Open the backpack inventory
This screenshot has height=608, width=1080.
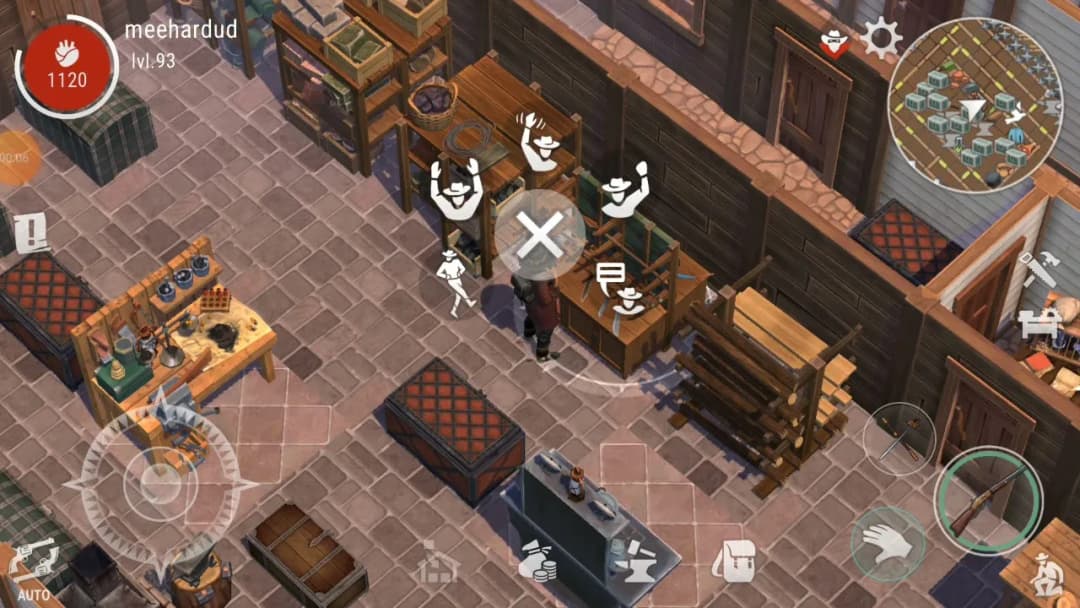pos(738,562)
